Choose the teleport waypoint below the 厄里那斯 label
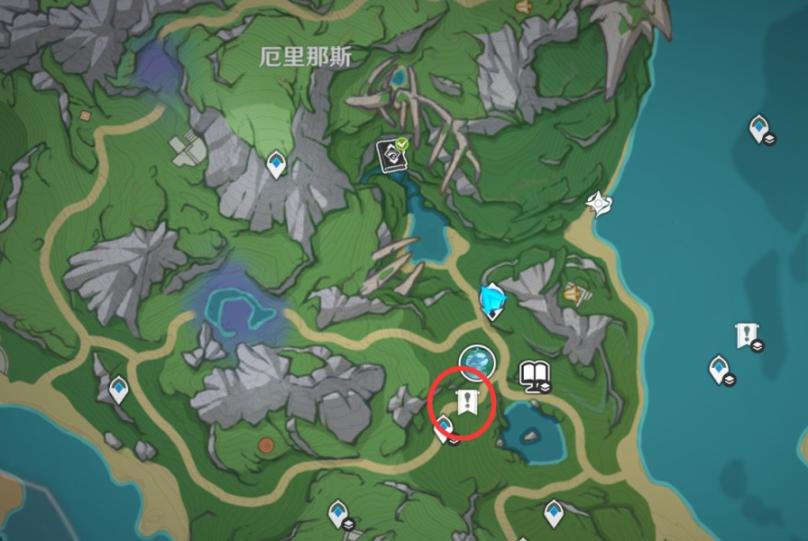 click(276, 163)
